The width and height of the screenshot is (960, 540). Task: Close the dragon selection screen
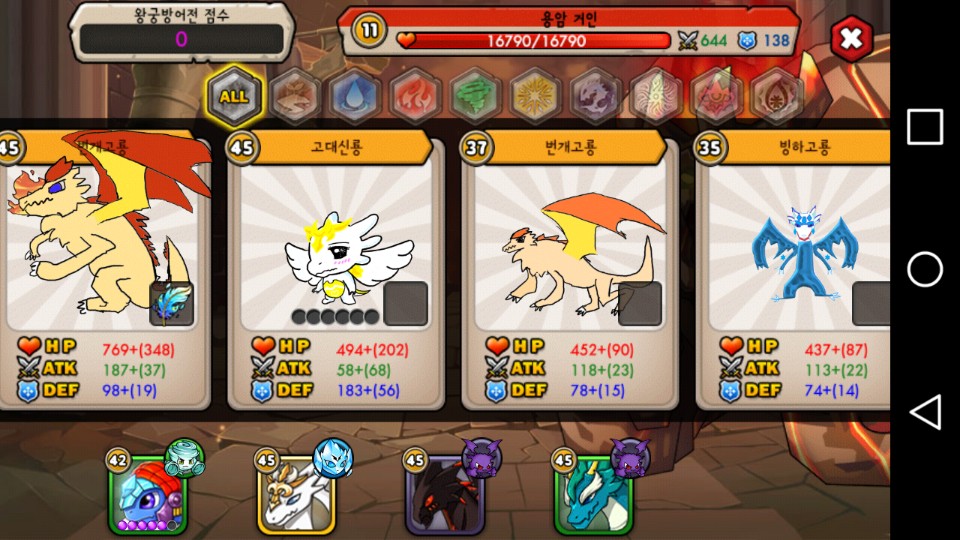click(851, 39)
